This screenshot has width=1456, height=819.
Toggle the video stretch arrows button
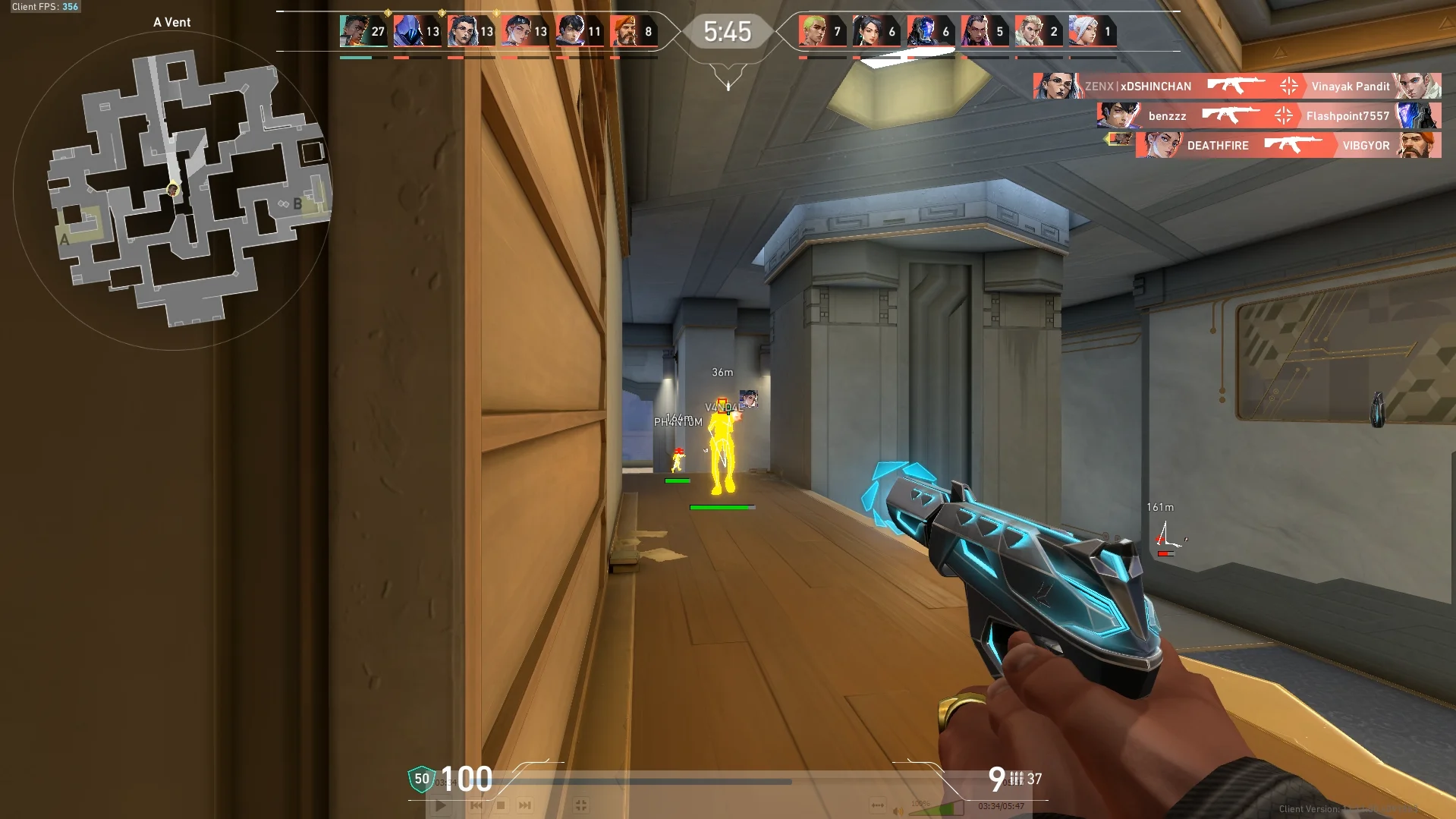(878, 805)
